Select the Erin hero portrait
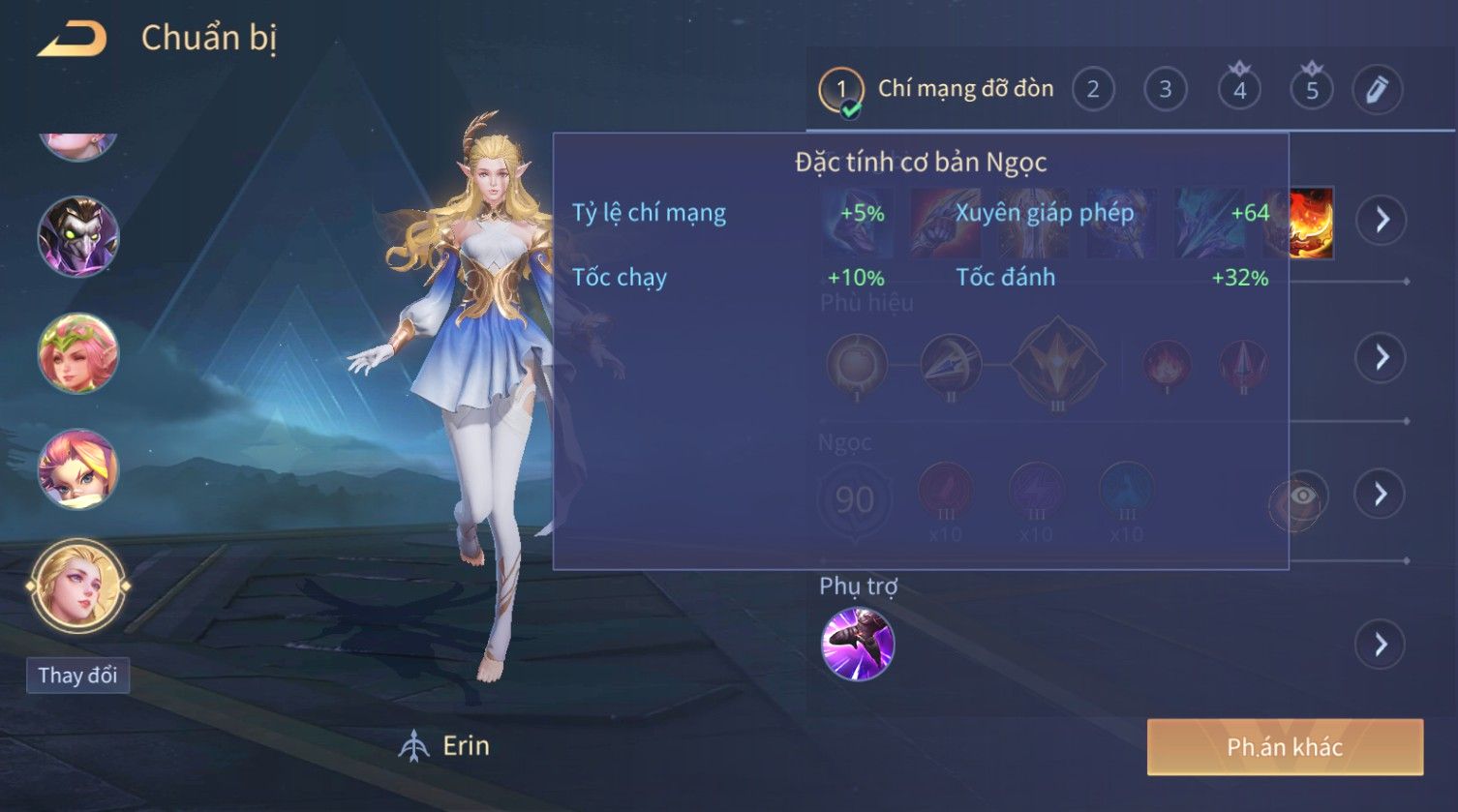 78,586
